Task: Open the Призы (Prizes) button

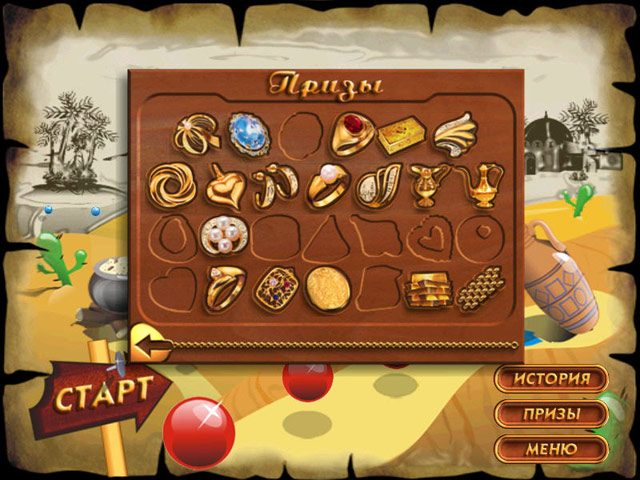Action: pyautogui.click(x=551, y=414)
